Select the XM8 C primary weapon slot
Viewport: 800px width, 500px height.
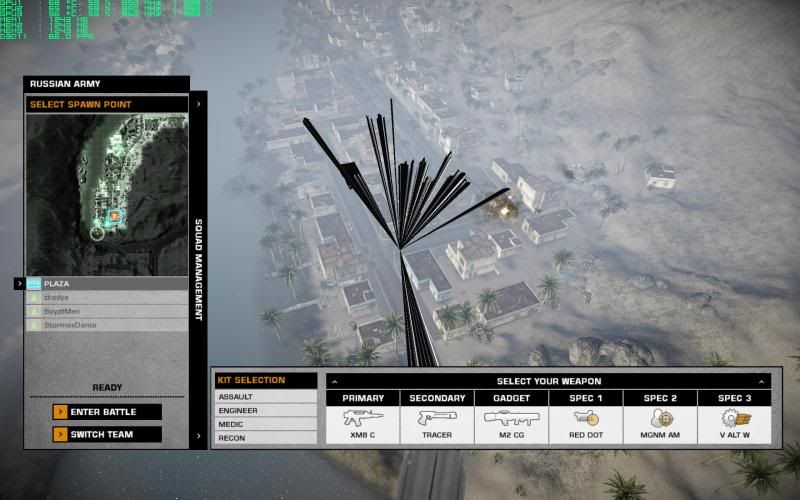tap(363, 418)
